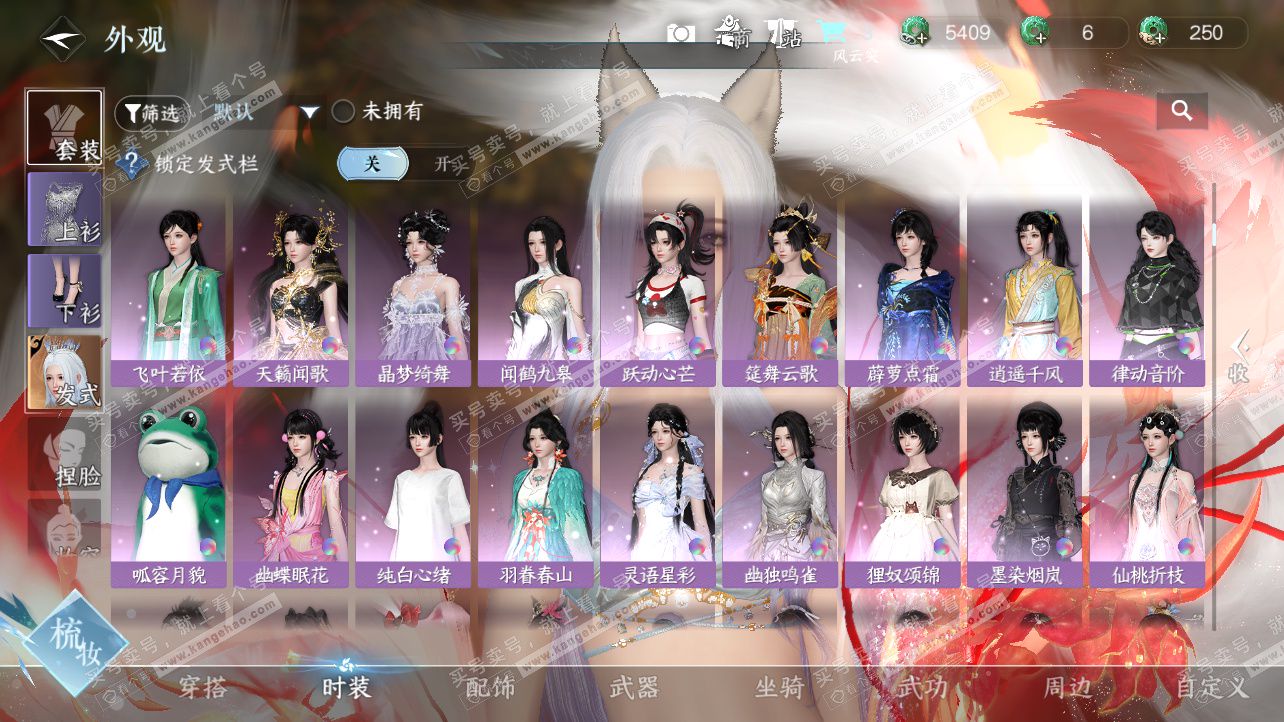Viewport: 1284px width, 722px height.
Task: Choose the 天籁闻歌 outfit
Action: pos(290,290)
